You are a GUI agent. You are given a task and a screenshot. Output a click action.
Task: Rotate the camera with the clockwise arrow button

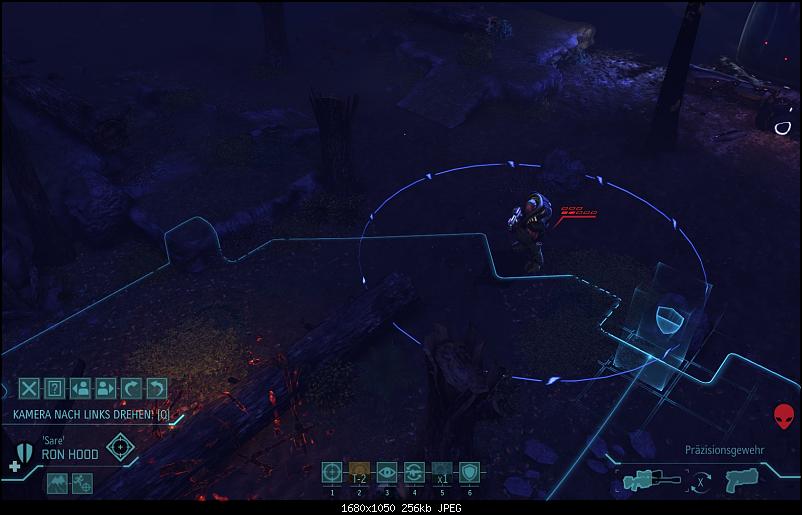point(131,389)
